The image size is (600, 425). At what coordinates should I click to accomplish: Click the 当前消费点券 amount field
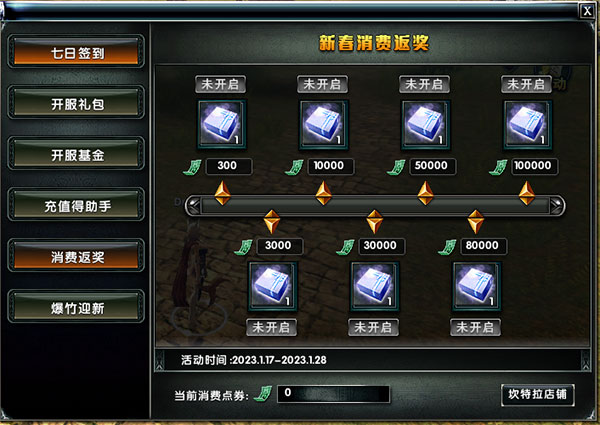335,394
